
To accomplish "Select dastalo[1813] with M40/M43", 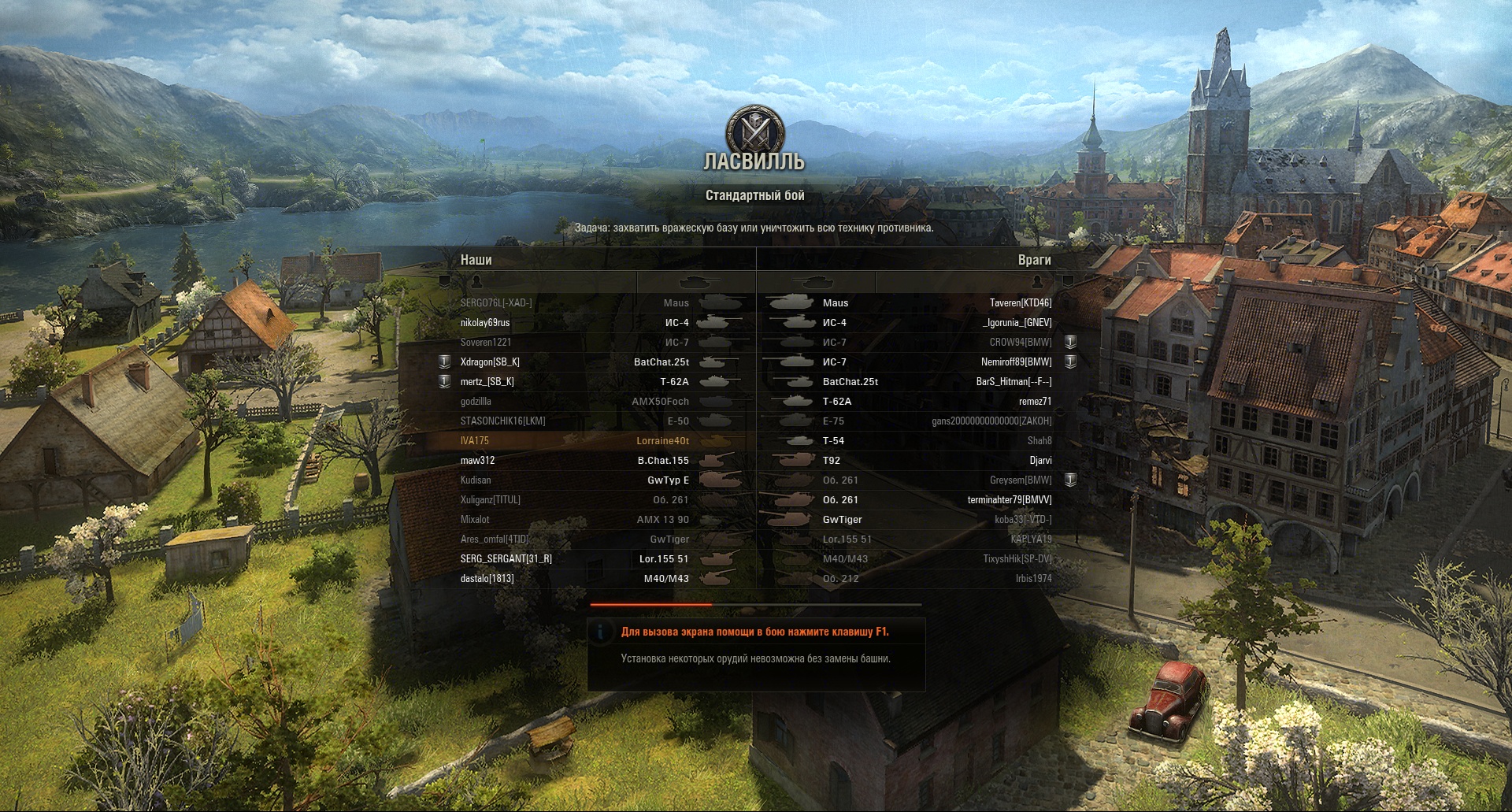I will [x=487, y=579].
